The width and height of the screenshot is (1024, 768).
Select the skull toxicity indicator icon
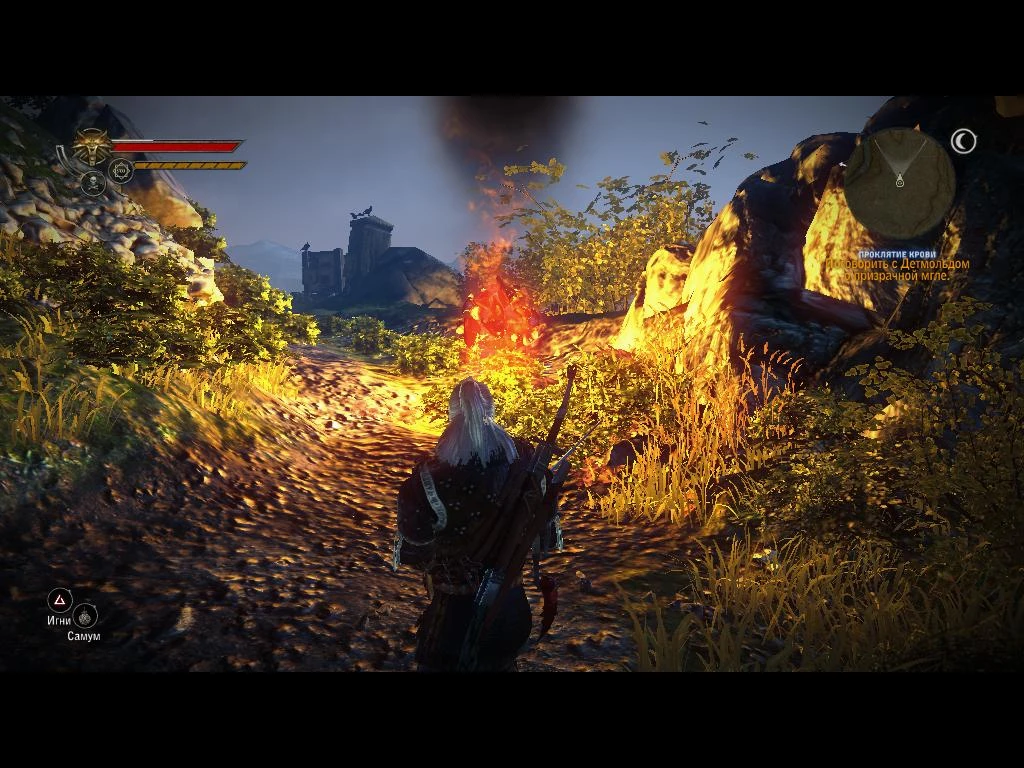[x=93, y=183]
